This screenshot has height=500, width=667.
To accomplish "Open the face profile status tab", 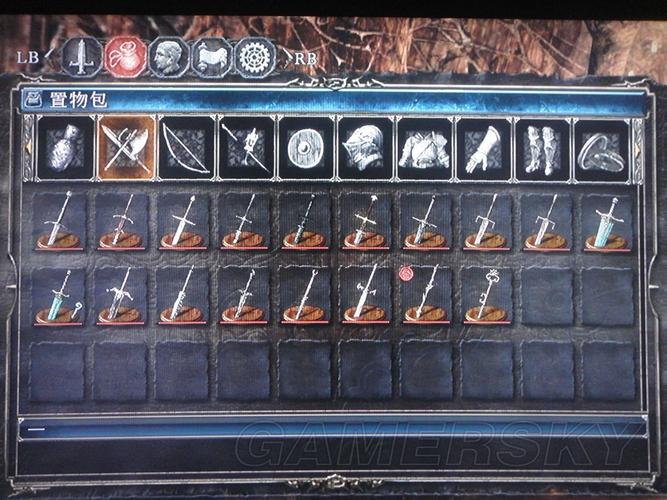I will tap(168, 57).
